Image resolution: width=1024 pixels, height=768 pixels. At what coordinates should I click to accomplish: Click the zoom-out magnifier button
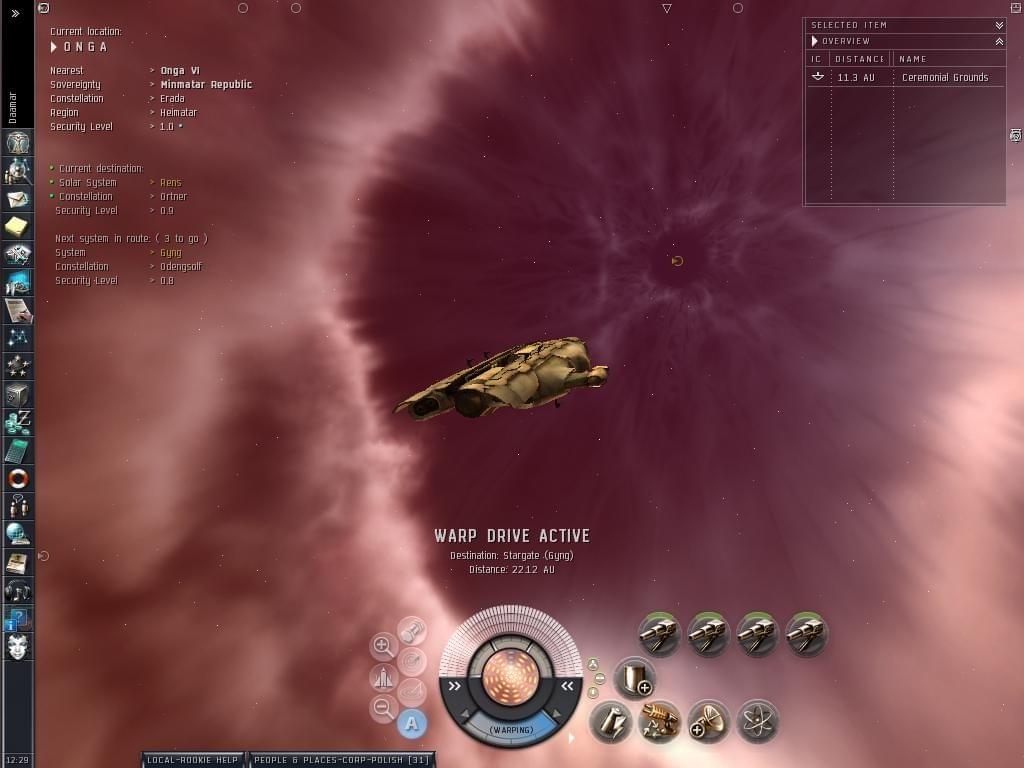(383, 709)
